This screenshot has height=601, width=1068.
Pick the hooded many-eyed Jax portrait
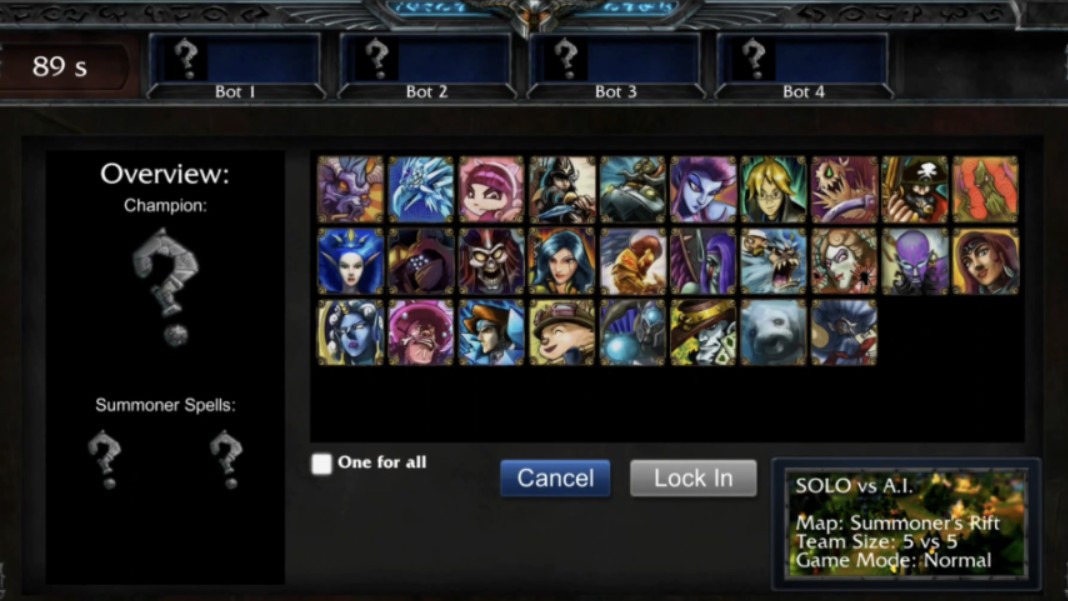(421, 261)
